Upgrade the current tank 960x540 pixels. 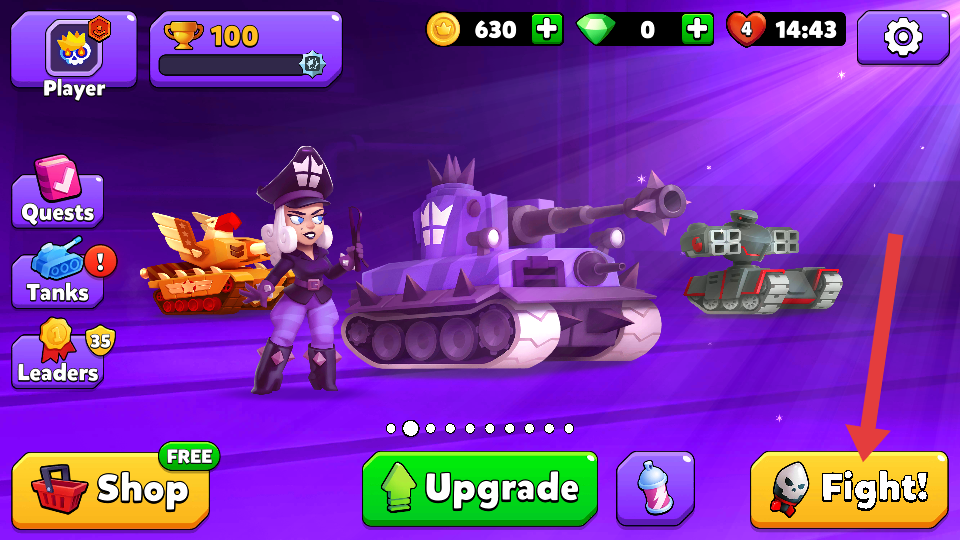coord(480,488)
